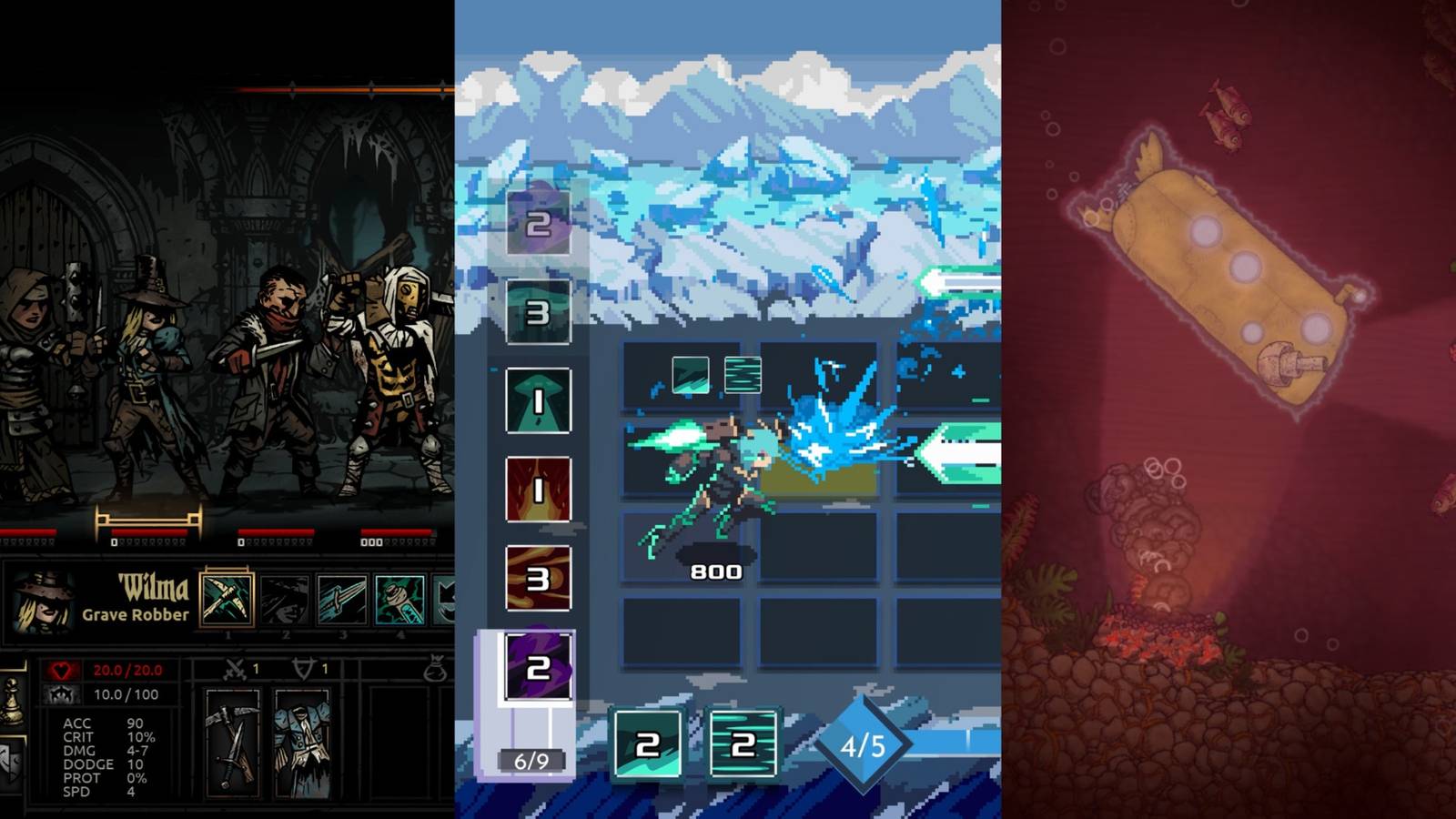Click the crossed swords attack stat icon
Viewport: 1456px width, 819px height.
235,669
